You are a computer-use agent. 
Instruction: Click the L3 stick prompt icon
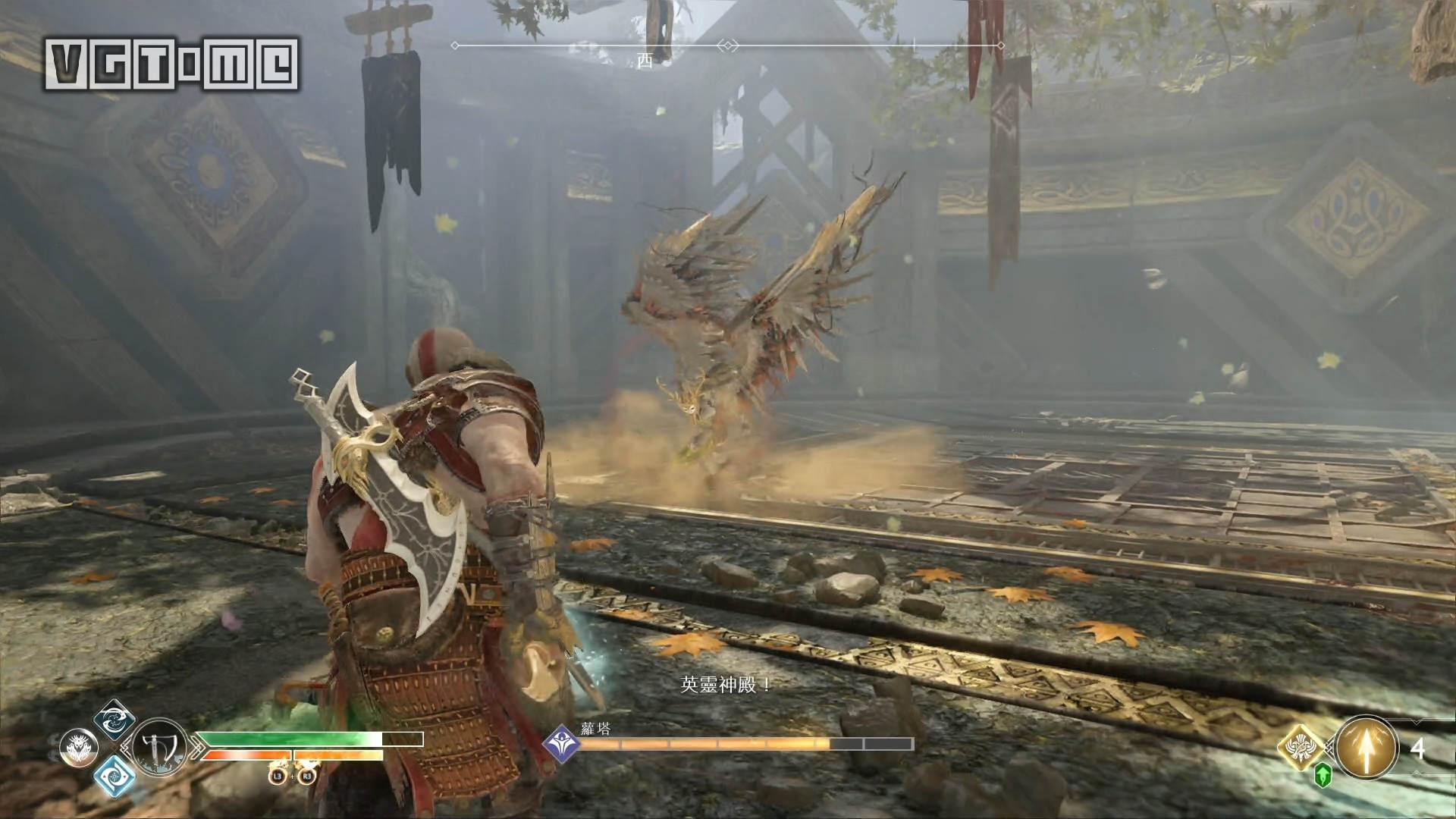(277, 775)
